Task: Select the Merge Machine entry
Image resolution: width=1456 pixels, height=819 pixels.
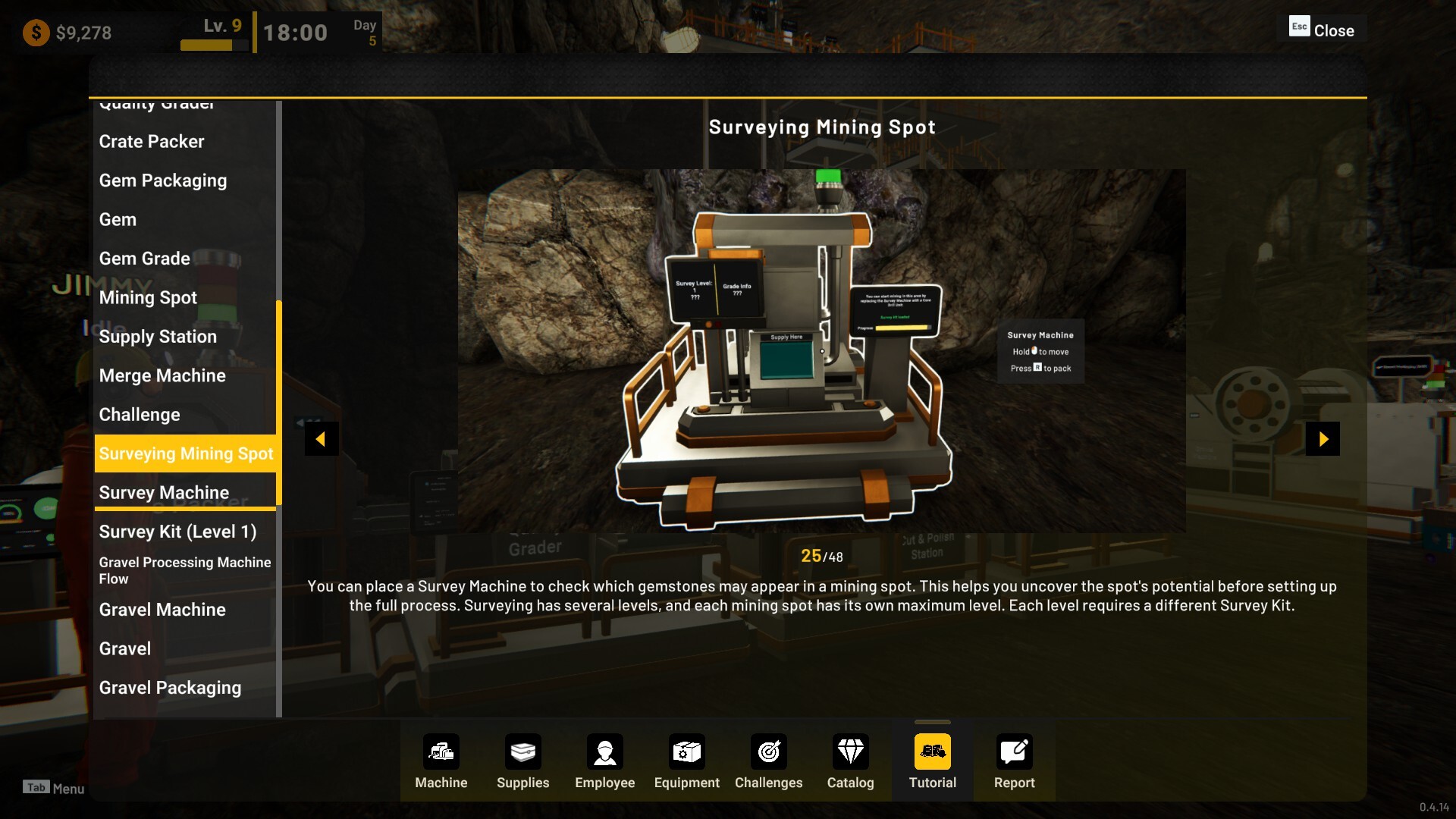Action: (x=162, y=375)
